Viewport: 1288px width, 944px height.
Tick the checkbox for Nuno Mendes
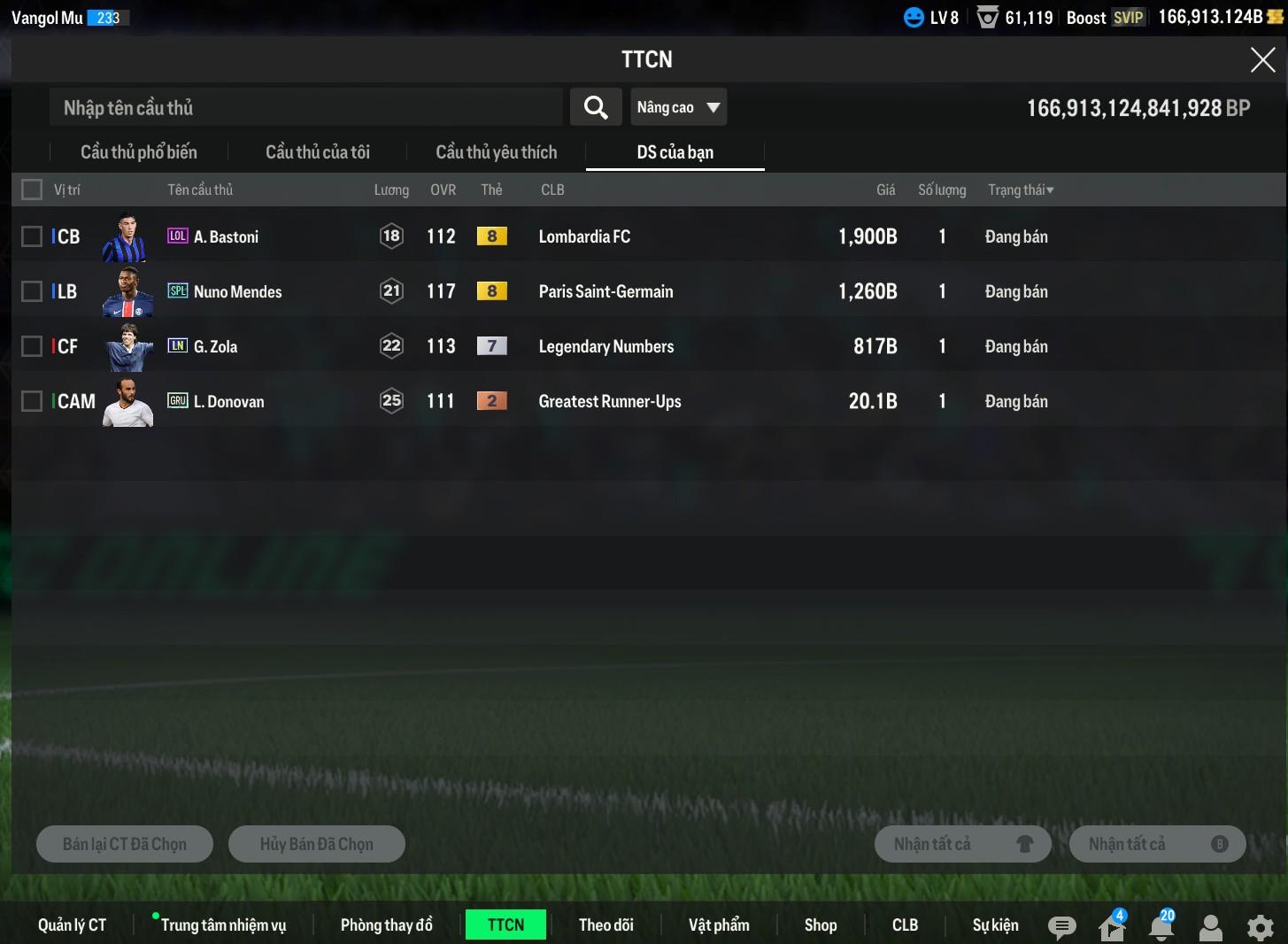(x=32, y=291)
